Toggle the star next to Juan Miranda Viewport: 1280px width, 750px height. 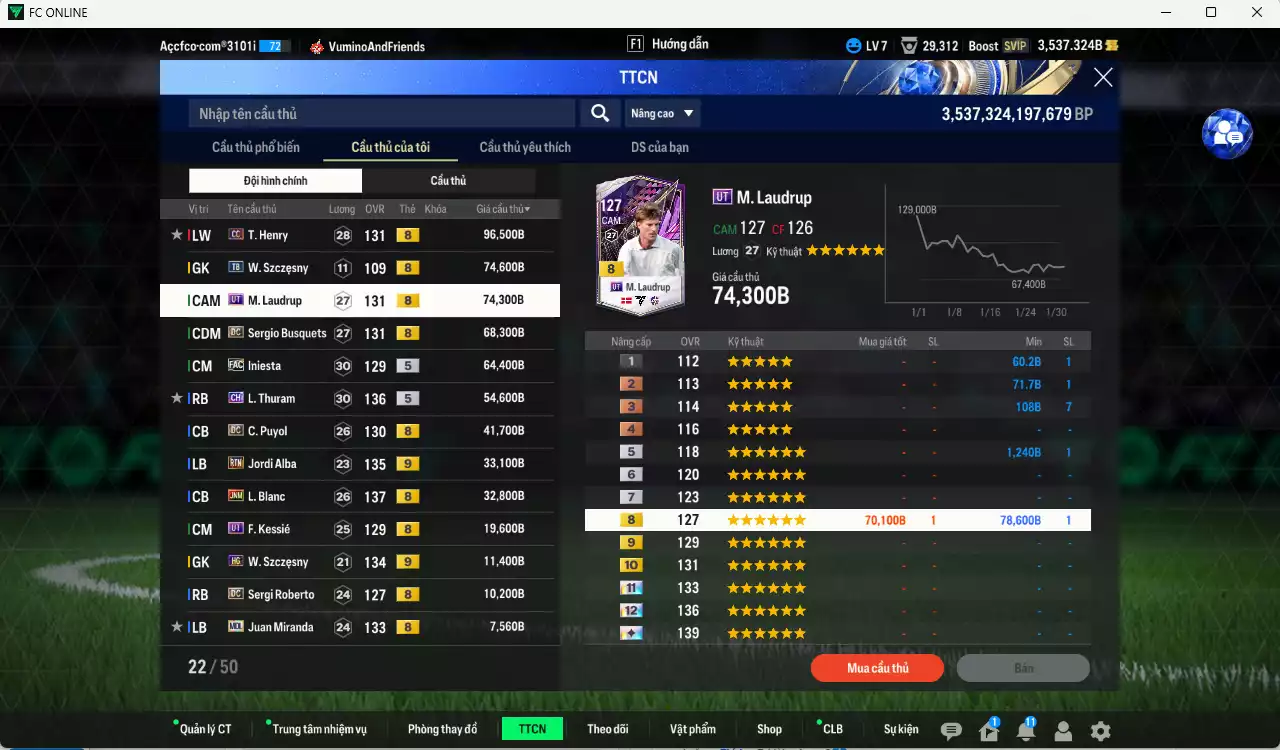(176, 627)
